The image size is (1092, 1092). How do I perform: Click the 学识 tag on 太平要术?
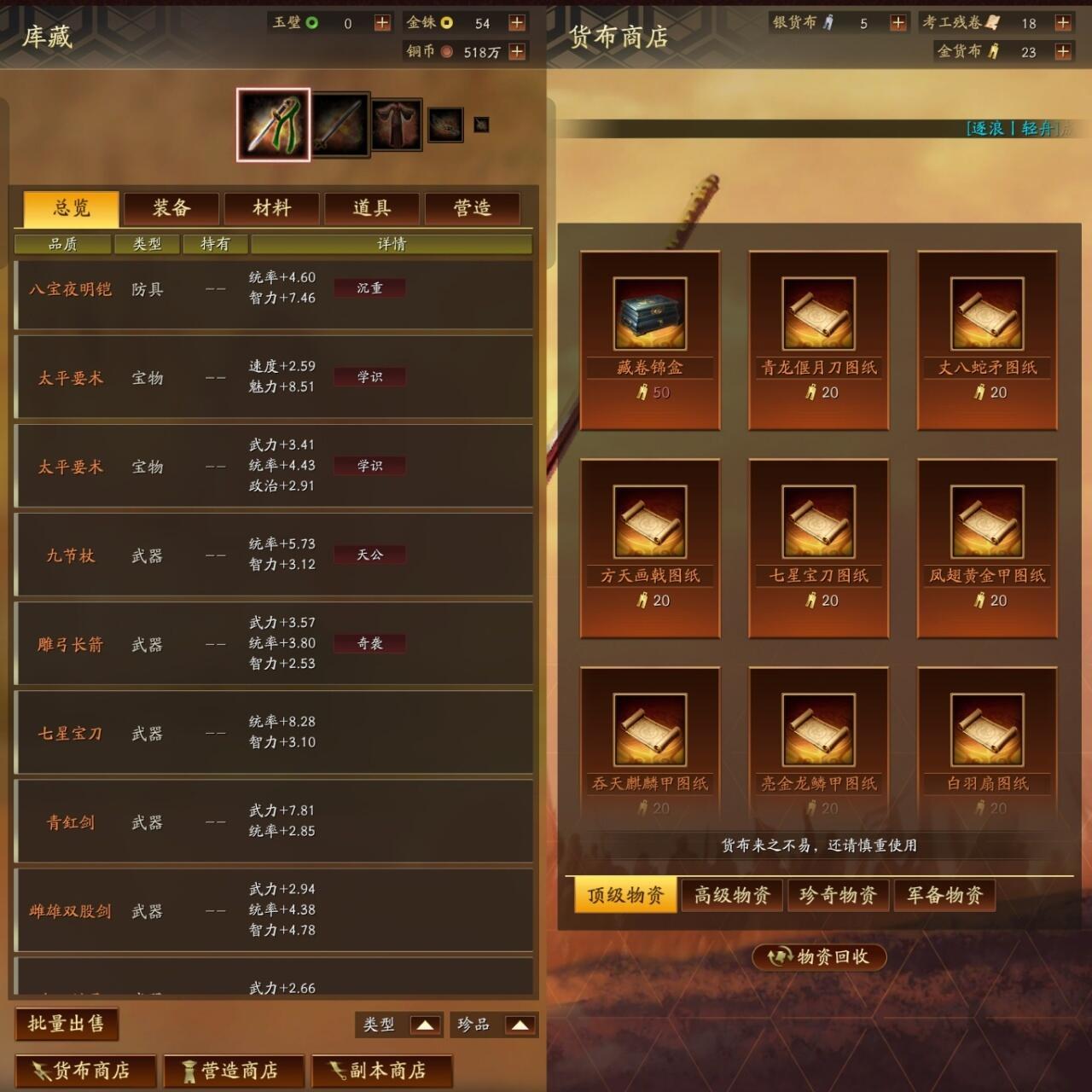[x=369, y=376]
